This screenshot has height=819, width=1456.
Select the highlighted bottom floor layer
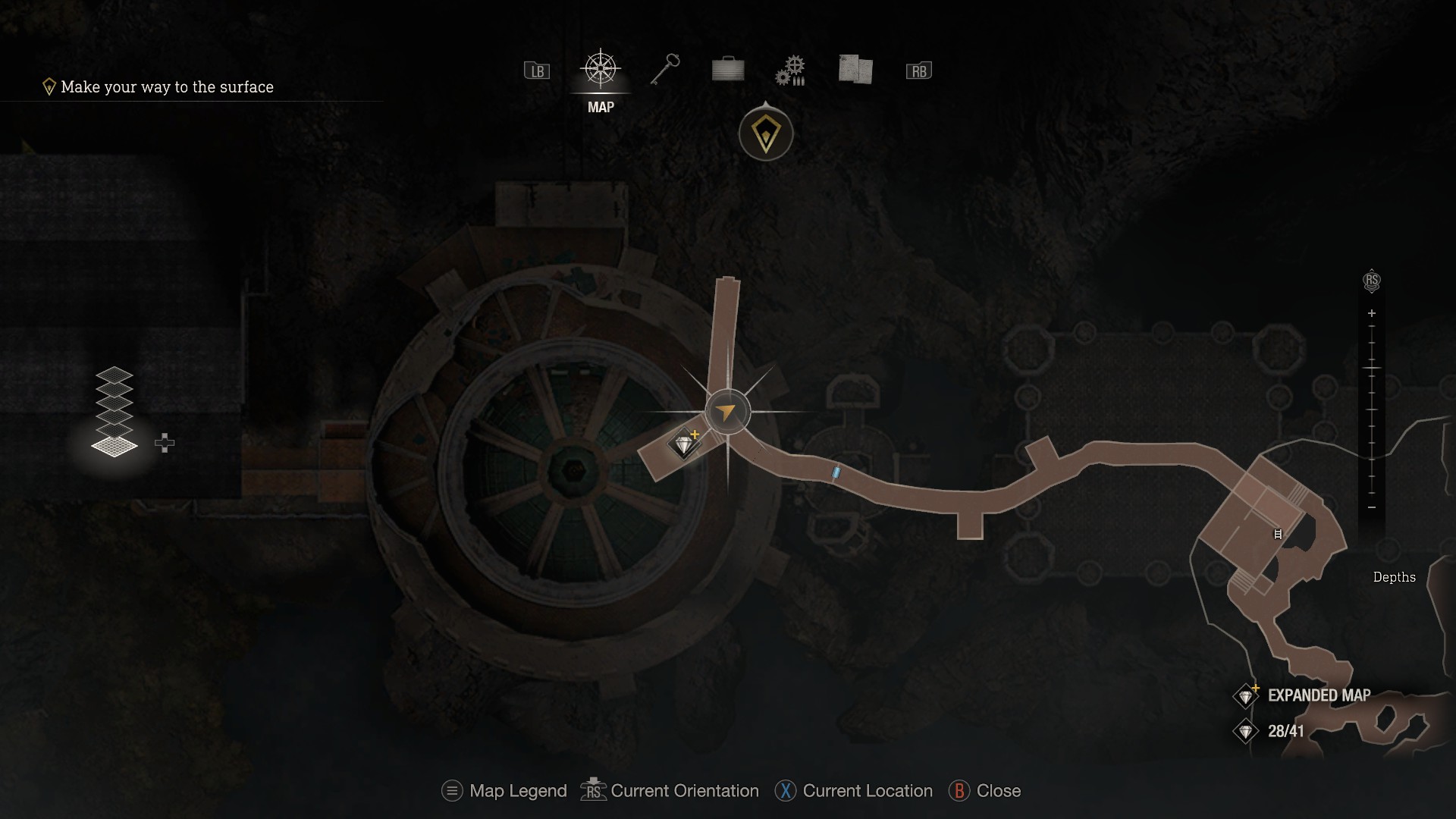[115, 446]
